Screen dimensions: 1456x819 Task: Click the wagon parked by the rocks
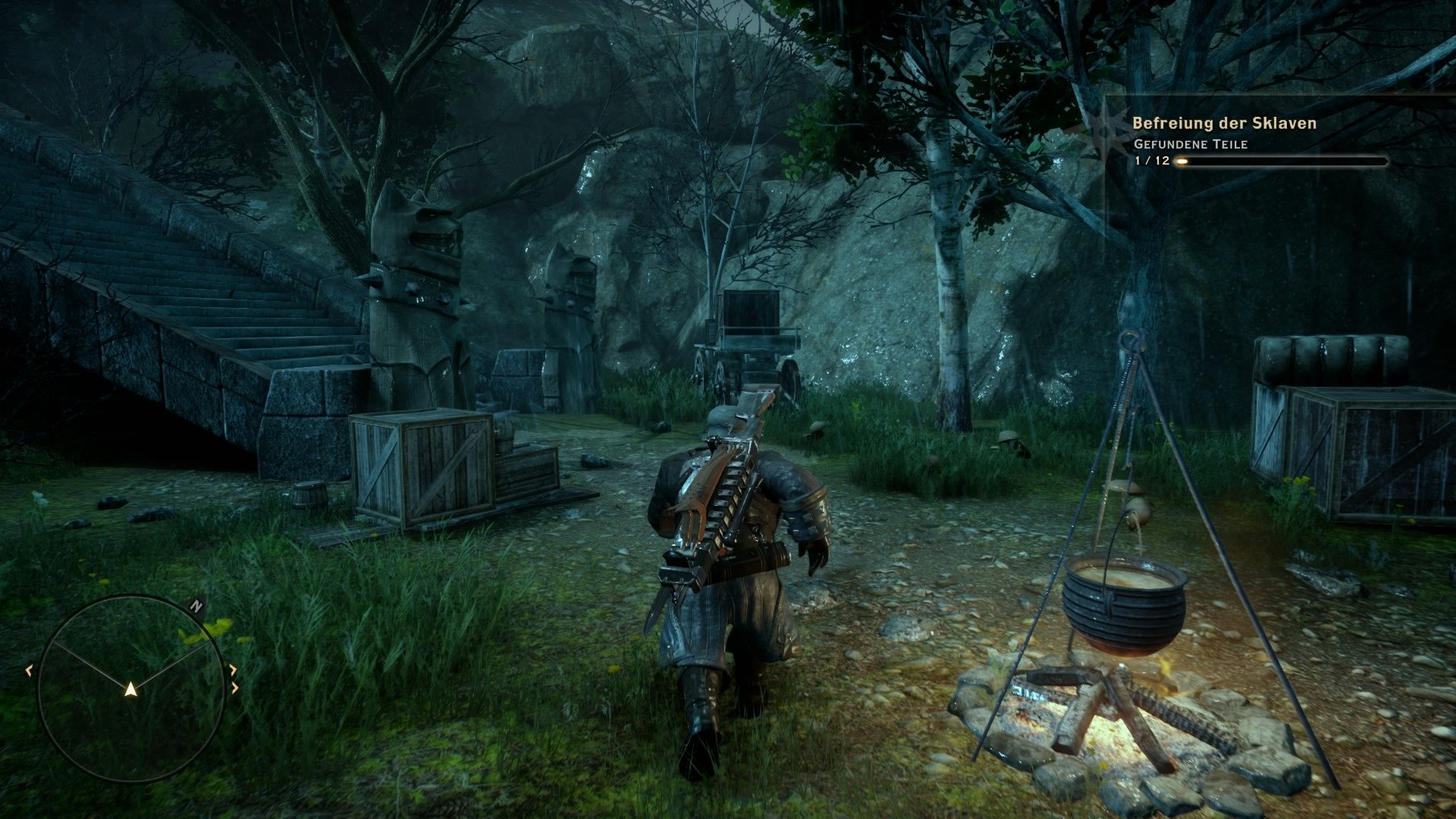pos(751,334)
